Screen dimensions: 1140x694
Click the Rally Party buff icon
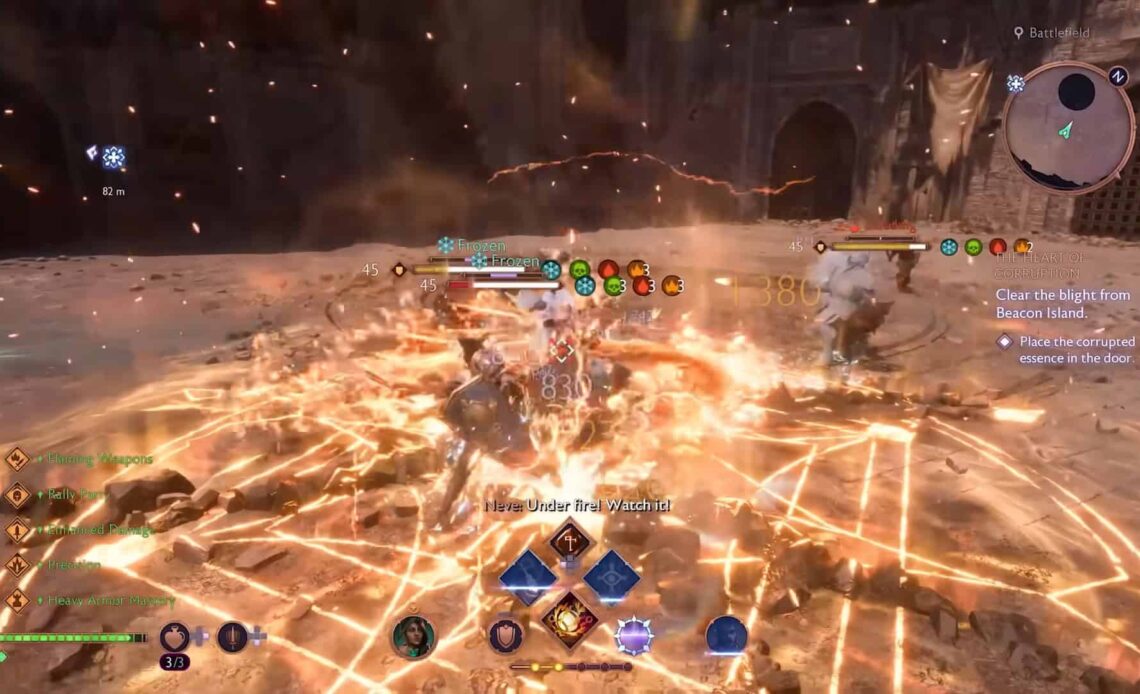pos(17,495)
